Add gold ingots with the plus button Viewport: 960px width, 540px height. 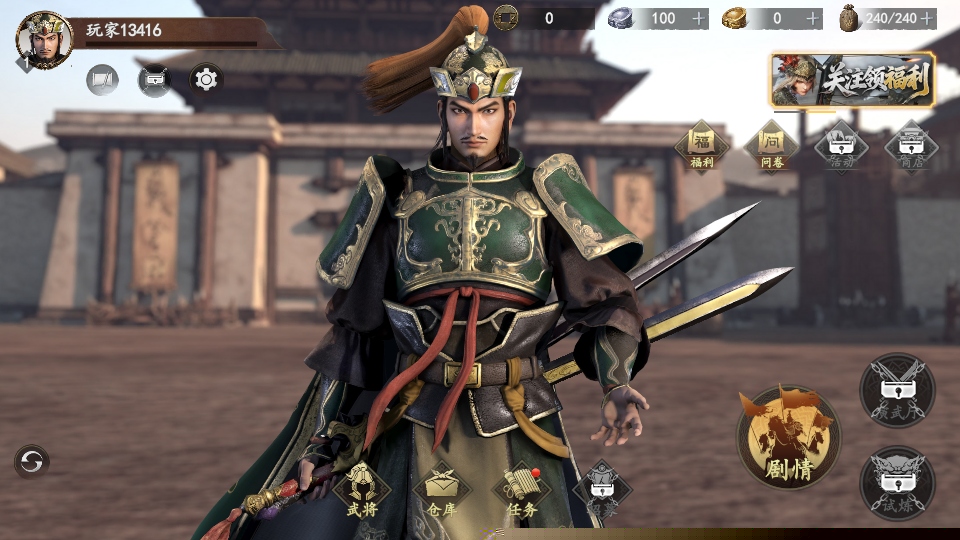(x=813, y=19)
